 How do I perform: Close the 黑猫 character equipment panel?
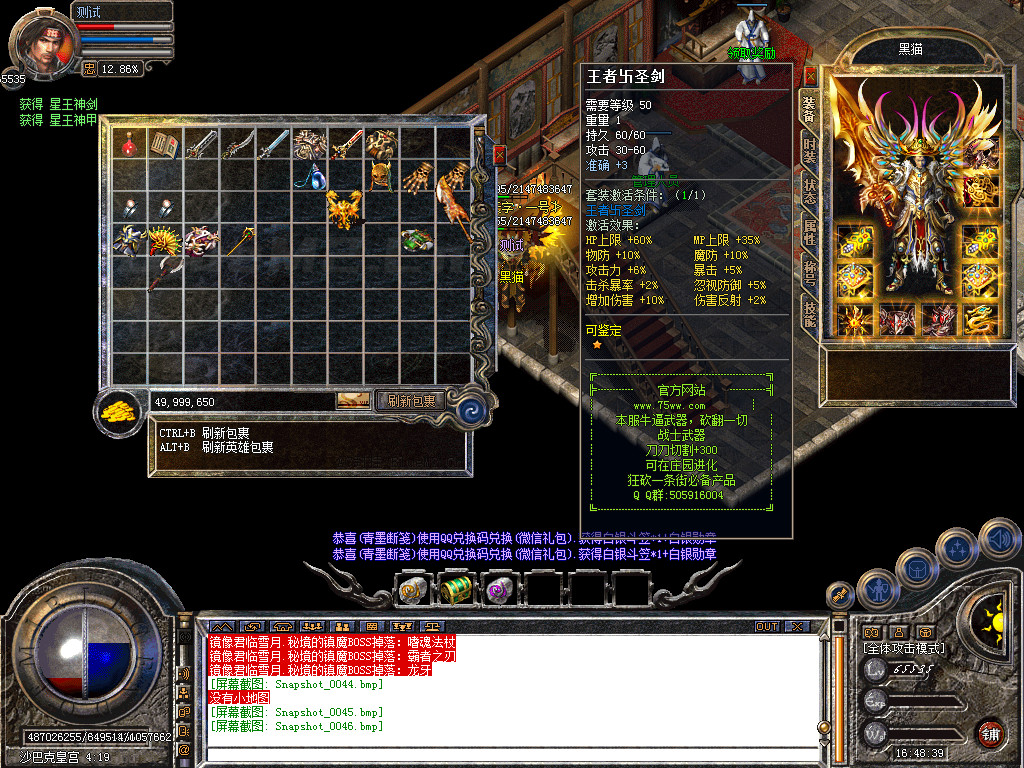point(810,75)
